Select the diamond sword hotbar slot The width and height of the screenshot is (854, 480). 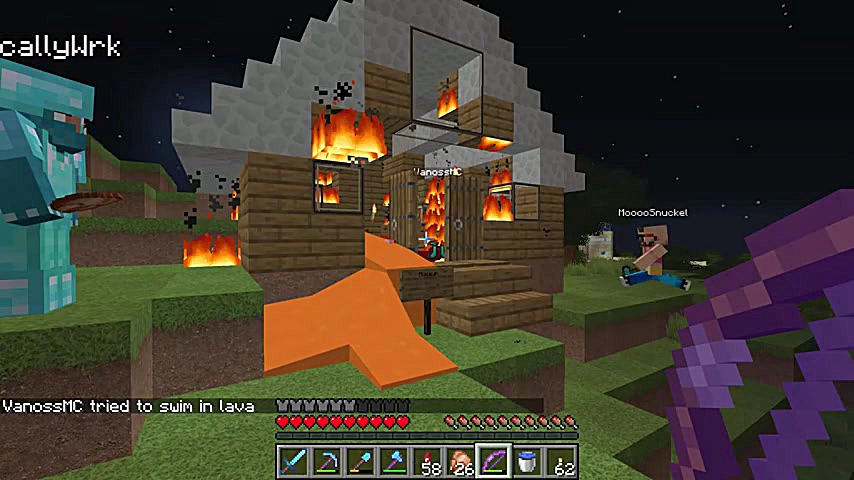[292, 461]
